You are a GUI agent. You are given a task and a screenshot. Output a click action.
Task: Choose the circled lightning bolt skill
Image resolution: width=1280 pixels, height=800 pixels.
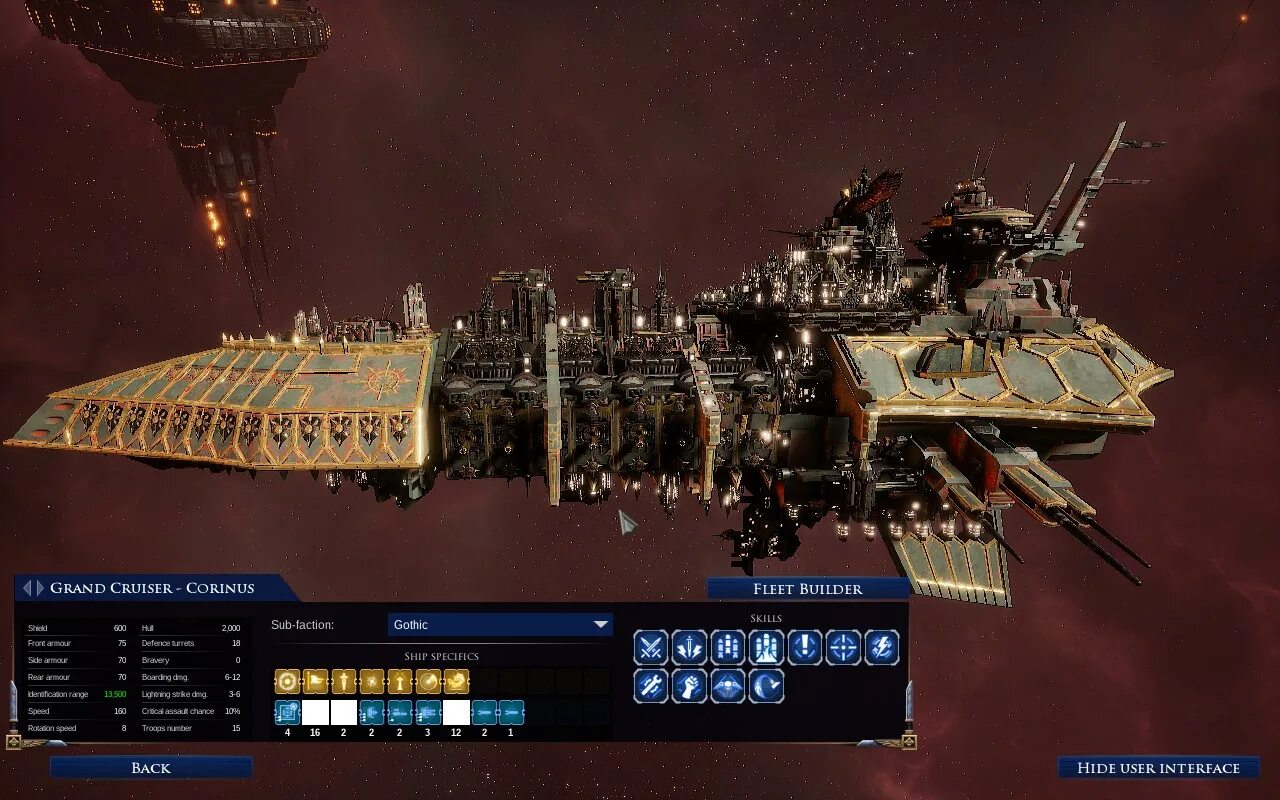click(881, 648)
